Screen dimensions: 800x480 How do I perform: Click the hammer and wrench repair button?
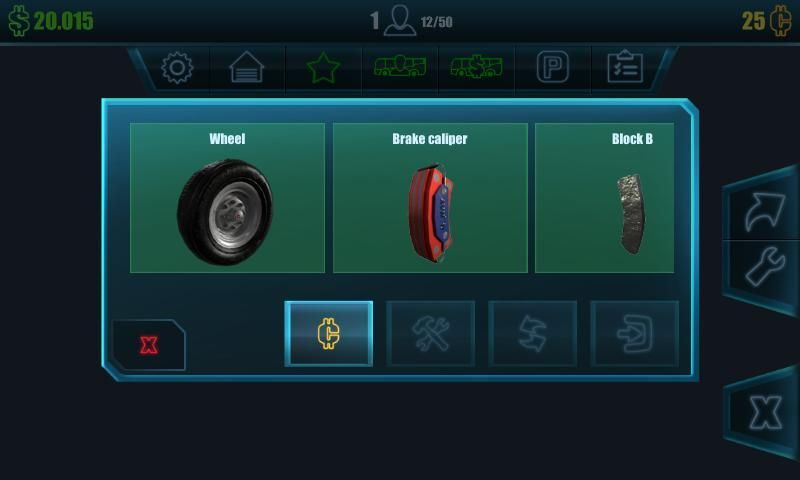[x=431, y=333]
